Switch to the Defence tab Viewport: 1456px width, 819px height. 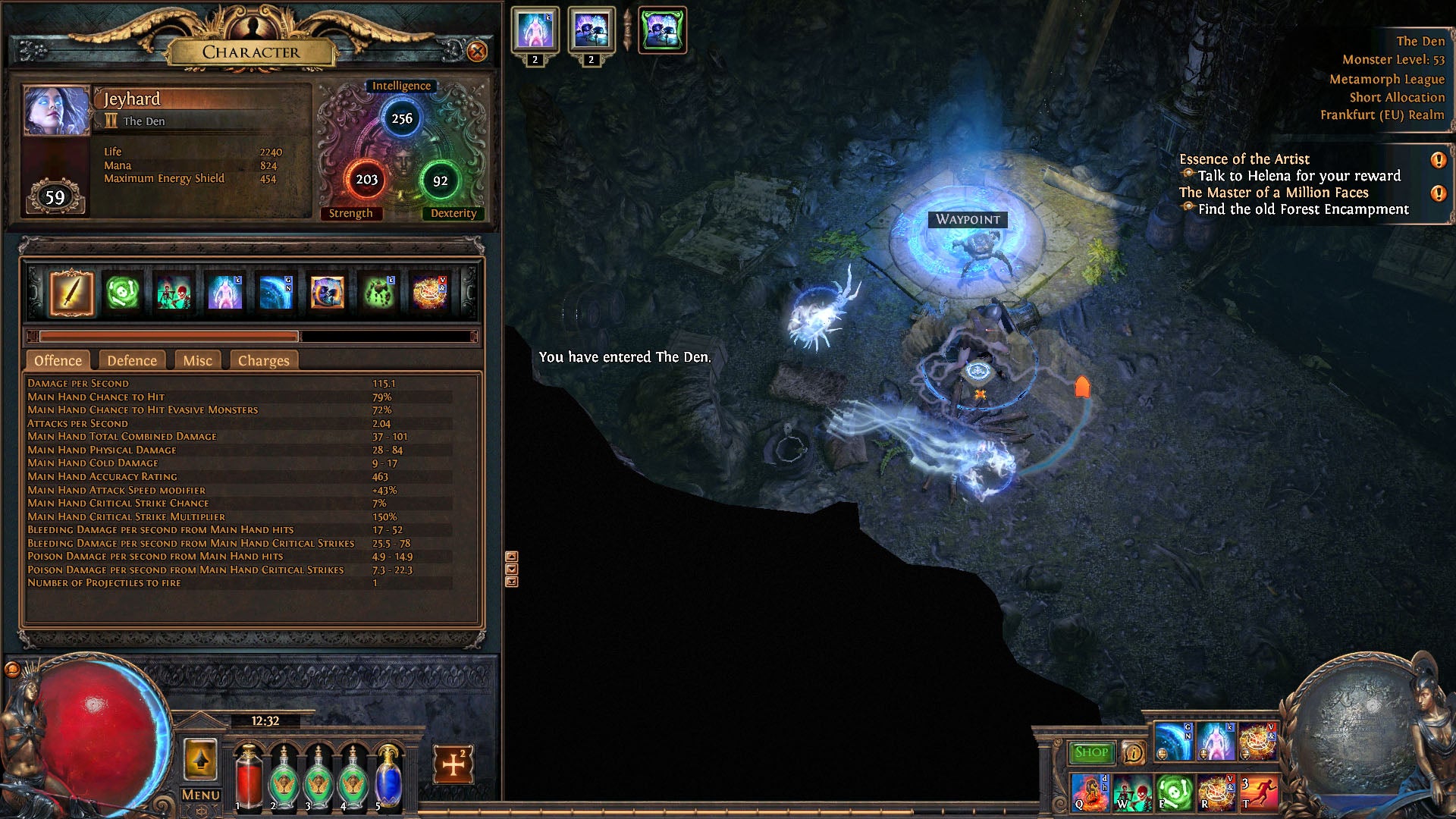131,360
